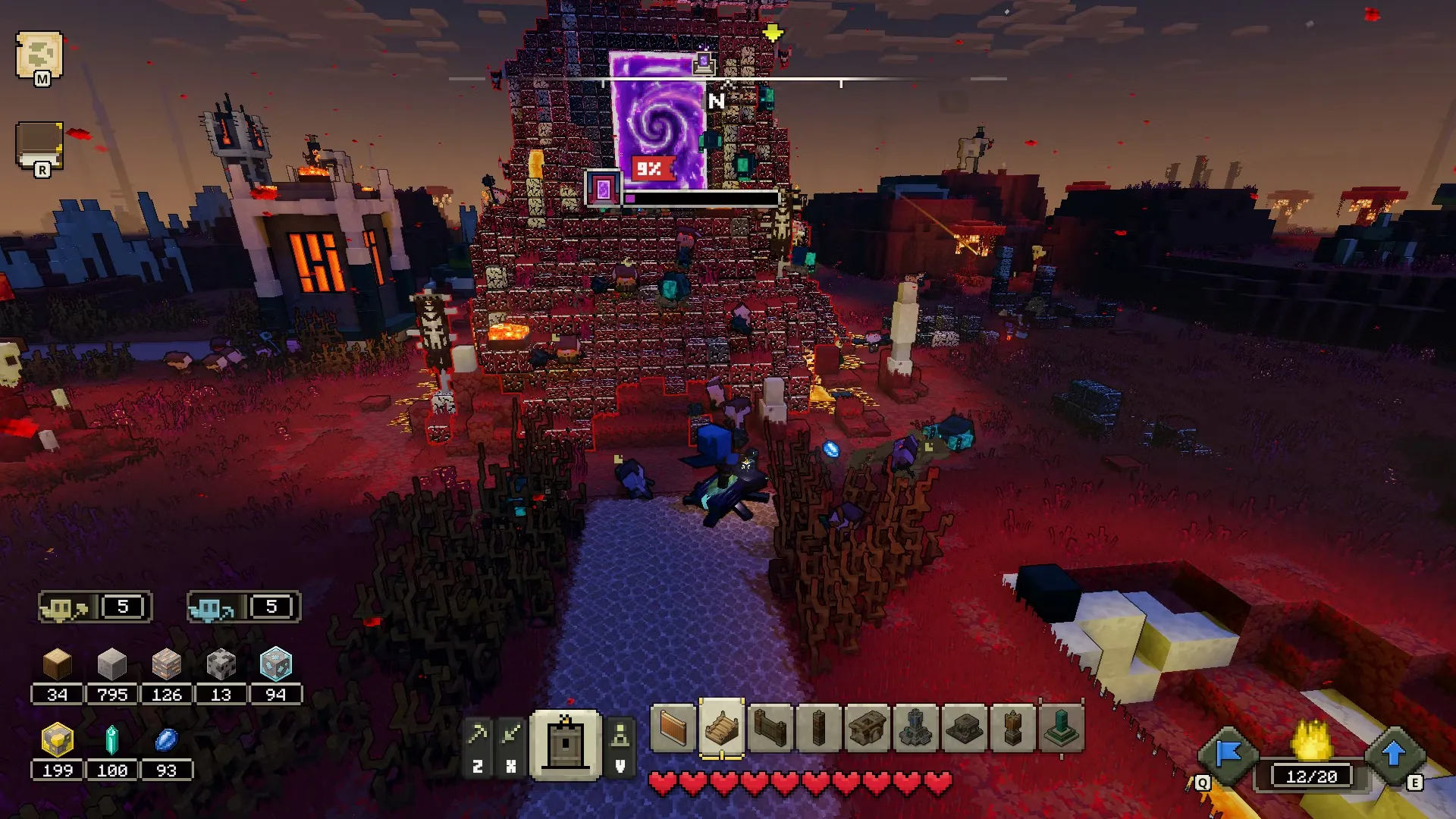Choose the large gate build category
This screenshot has width=1456, height=819.
pyautogui.click(x=566, y=745)
